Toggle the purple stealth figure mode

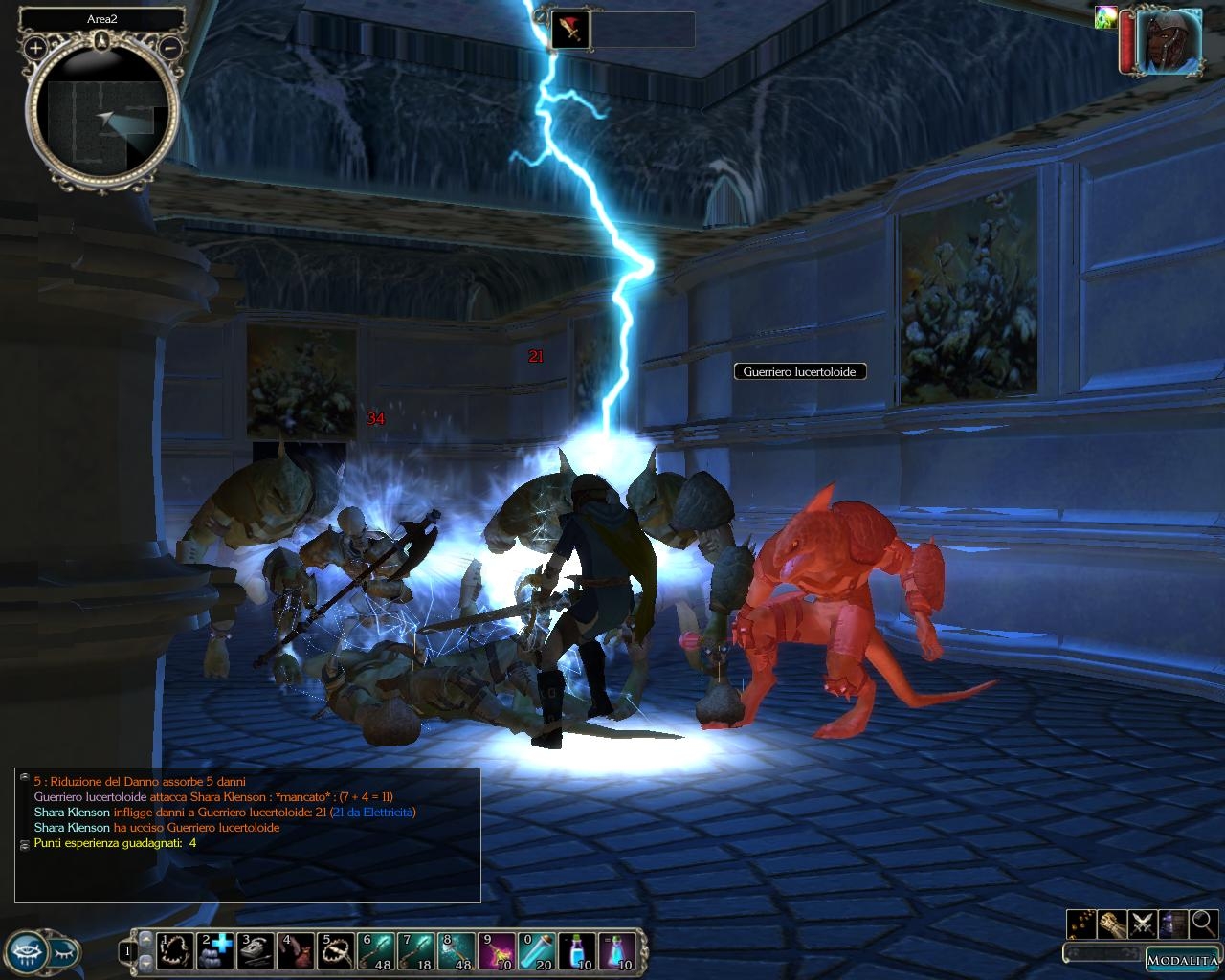pos(1173,924)
